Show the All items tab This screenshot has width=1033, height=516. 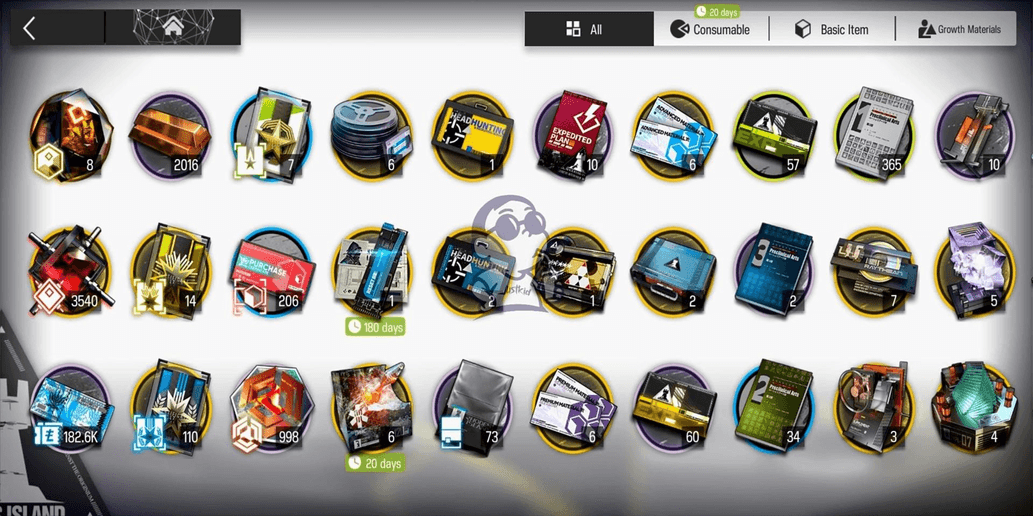coord(588,29)
